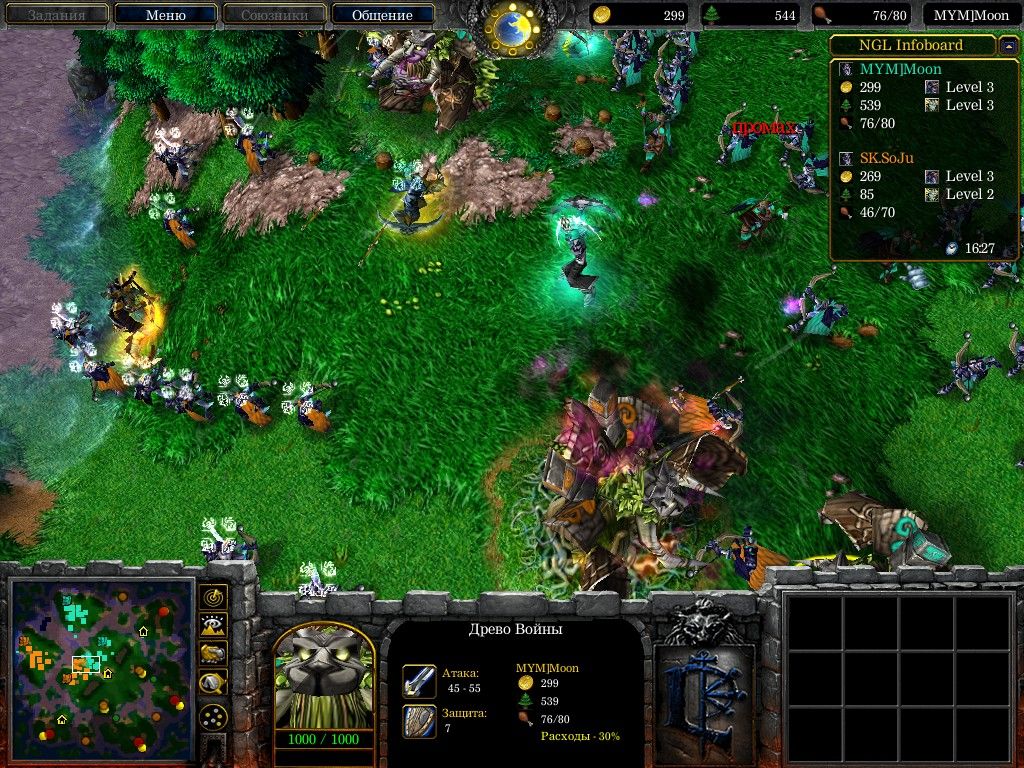Open the Меню button in the top bar
This screenshot has height=768, width=1024.
[x=165, y=15]
